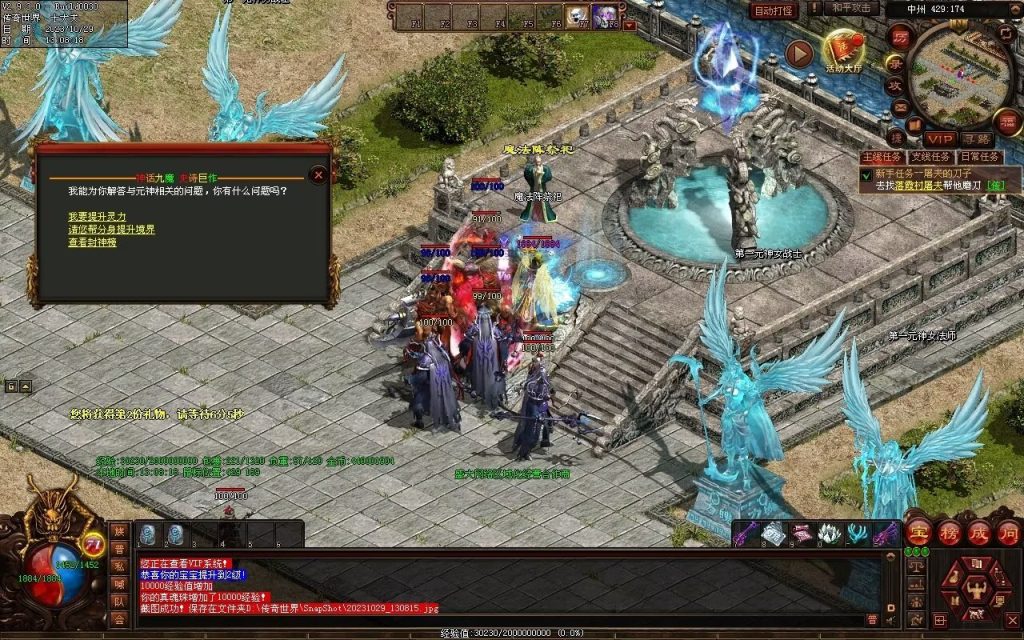Close the NPC dialogue window
The height and width of the screenshot is (640, 1024).
click(x=318, y=174)
